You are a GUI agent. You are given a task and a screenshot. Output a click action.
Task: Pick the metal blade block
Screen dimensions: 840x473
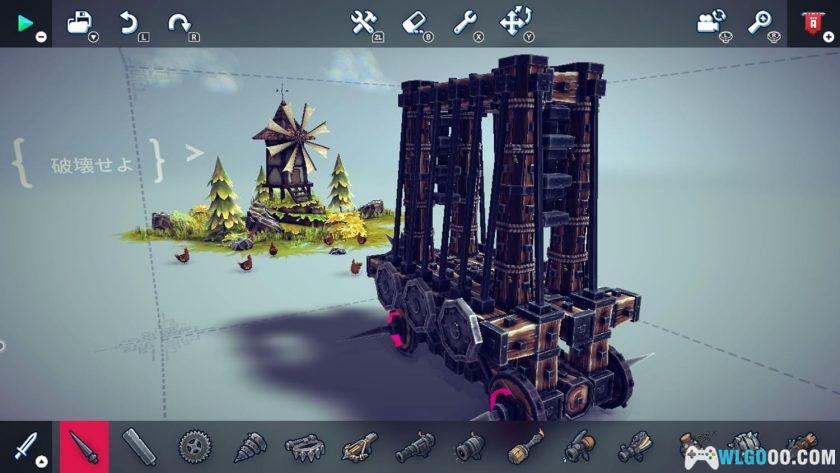139,446
